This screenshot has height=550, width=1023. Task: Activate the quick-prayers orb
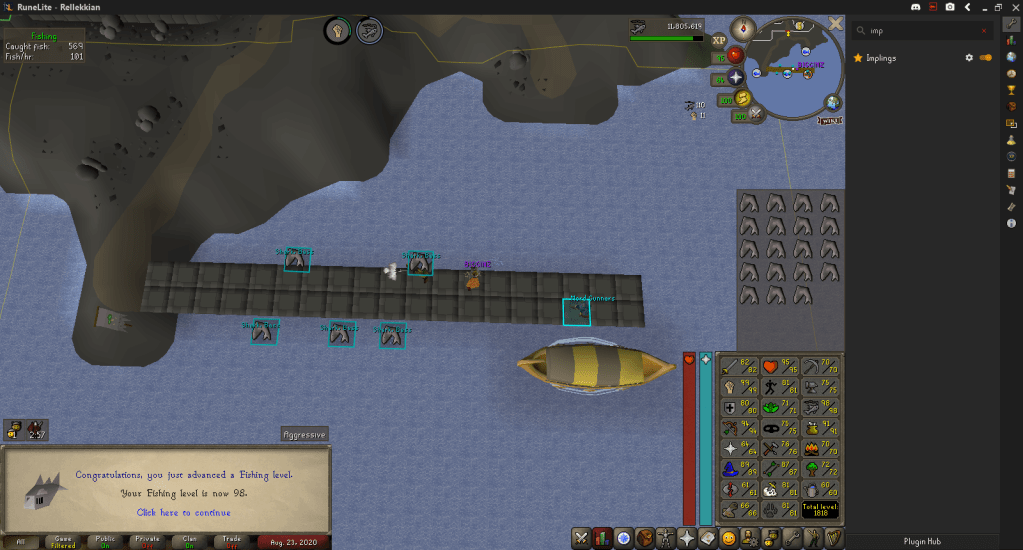coord(736,77)
